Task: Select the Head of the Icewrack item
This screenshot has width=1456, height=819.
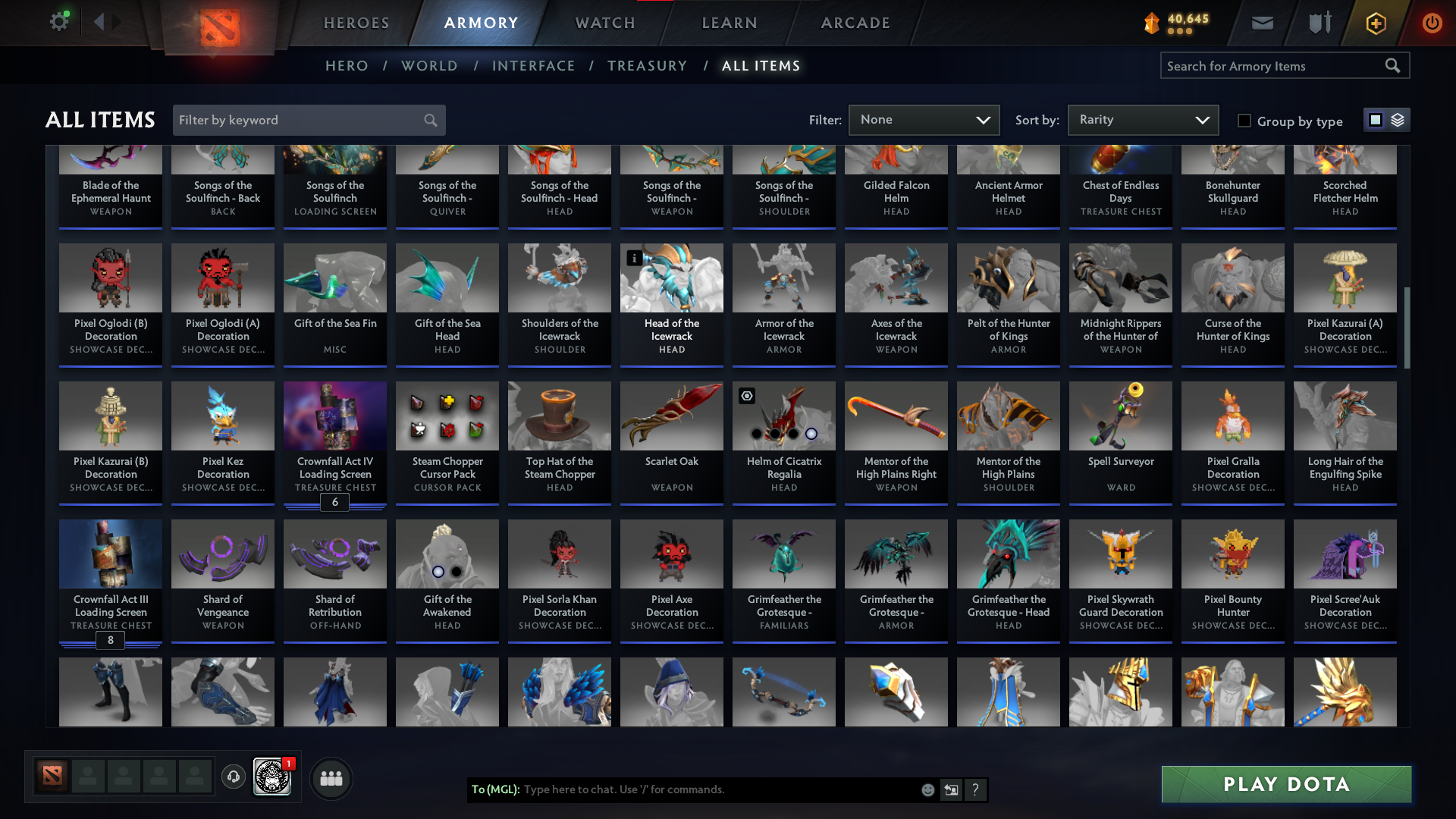Action: pyautogui.click(x=671, y=303)
